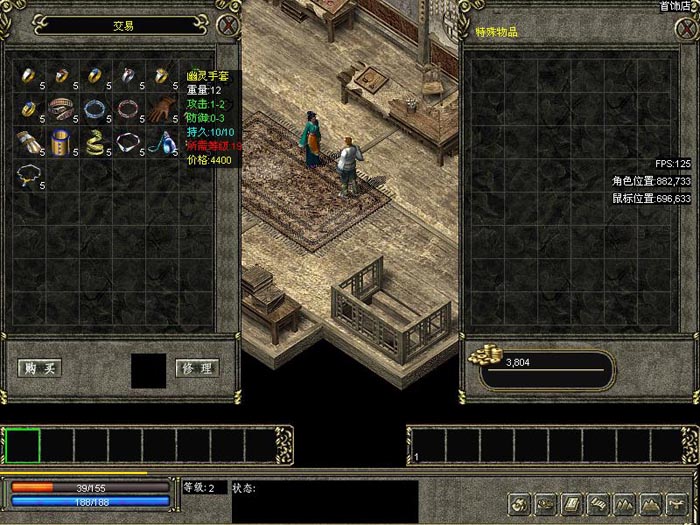The height and width of the screenshot is (525, 700).
Task: Choose the gold necklace in the last row
Action: click(28, 176)
